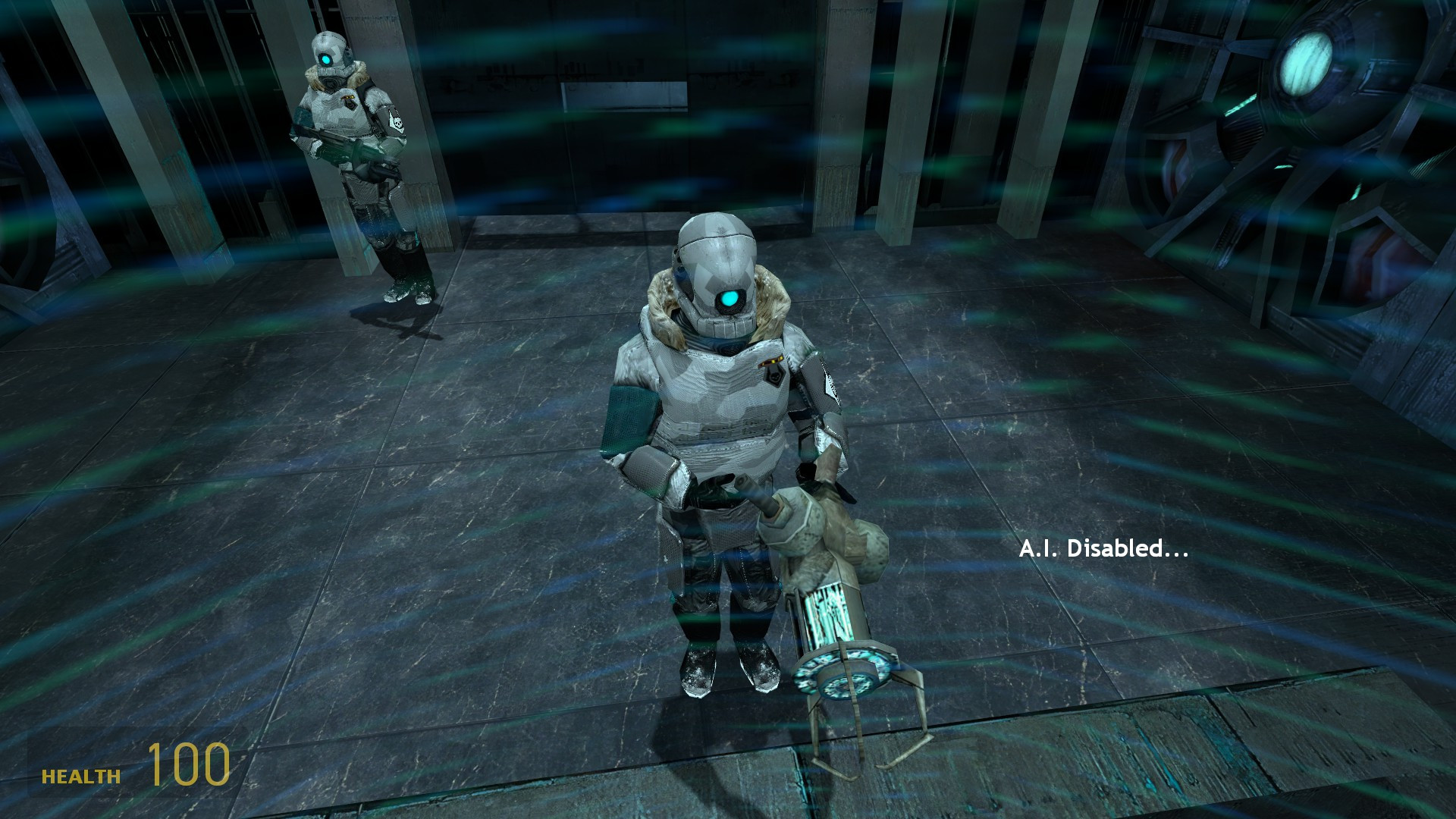Click the HEALTH label in the HUD
The width and height of the screenshot is (1456, 819).
click(x=80, y=777)
